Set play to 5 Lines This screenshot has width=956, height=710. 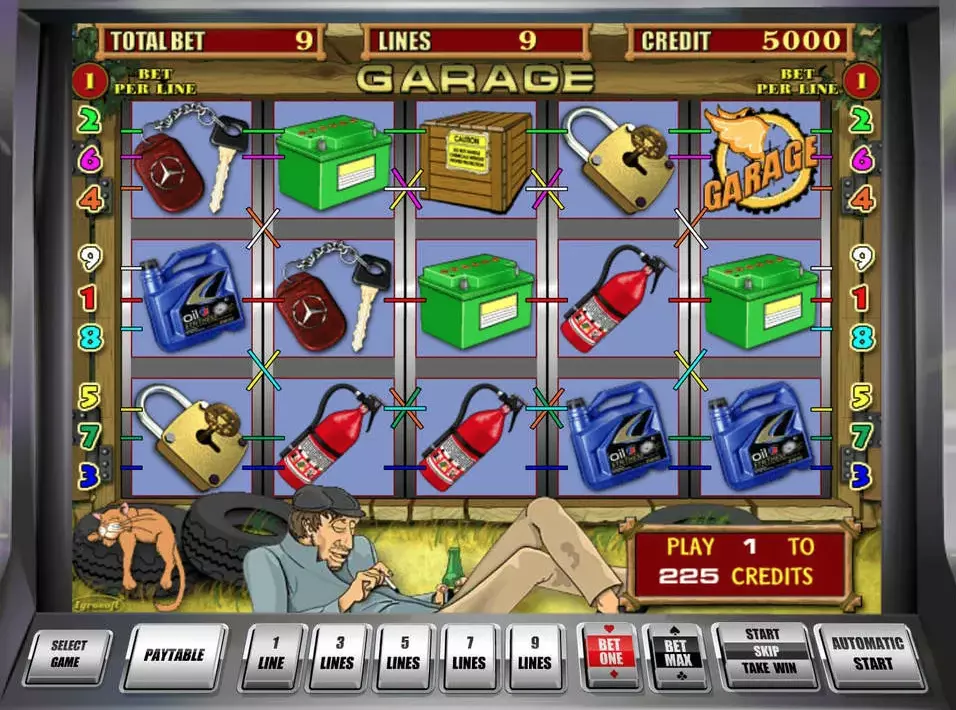[403, 656]
